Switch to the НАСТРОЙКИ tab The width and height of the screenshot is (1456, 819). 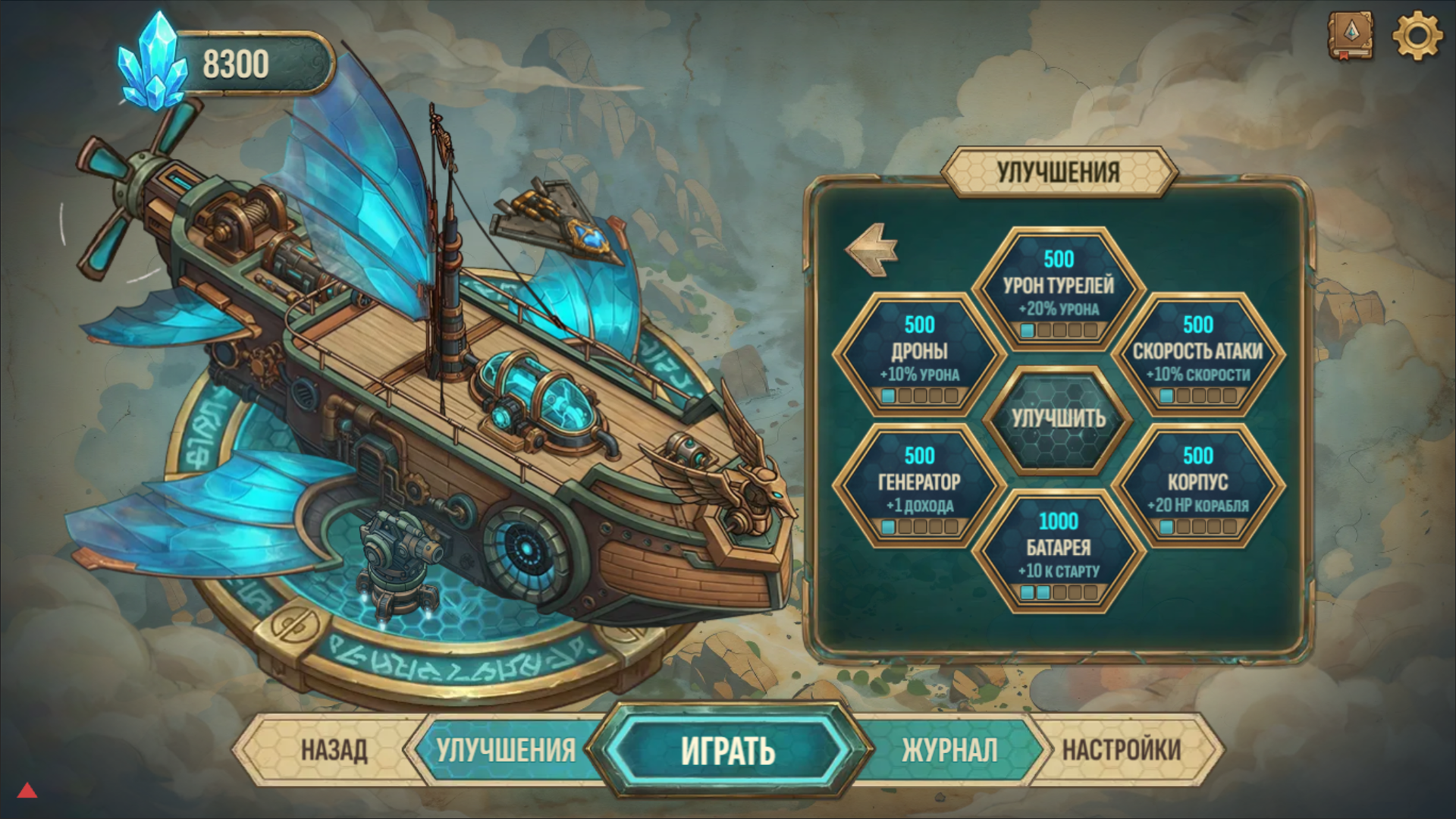[x=1121, y=749]
